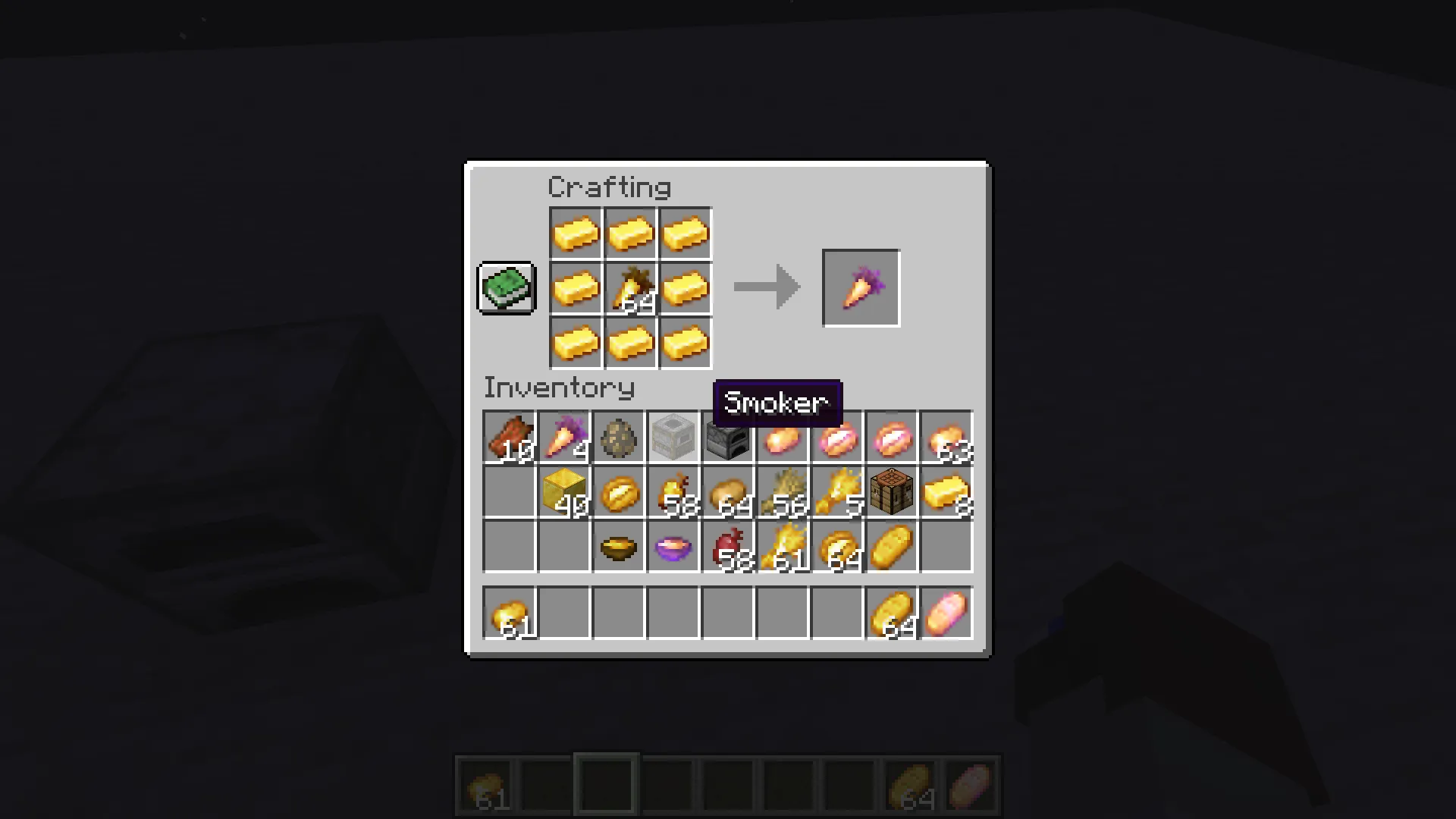
Task: Click the top-left gold ingot in crafting grid
Action: (576, 233)
